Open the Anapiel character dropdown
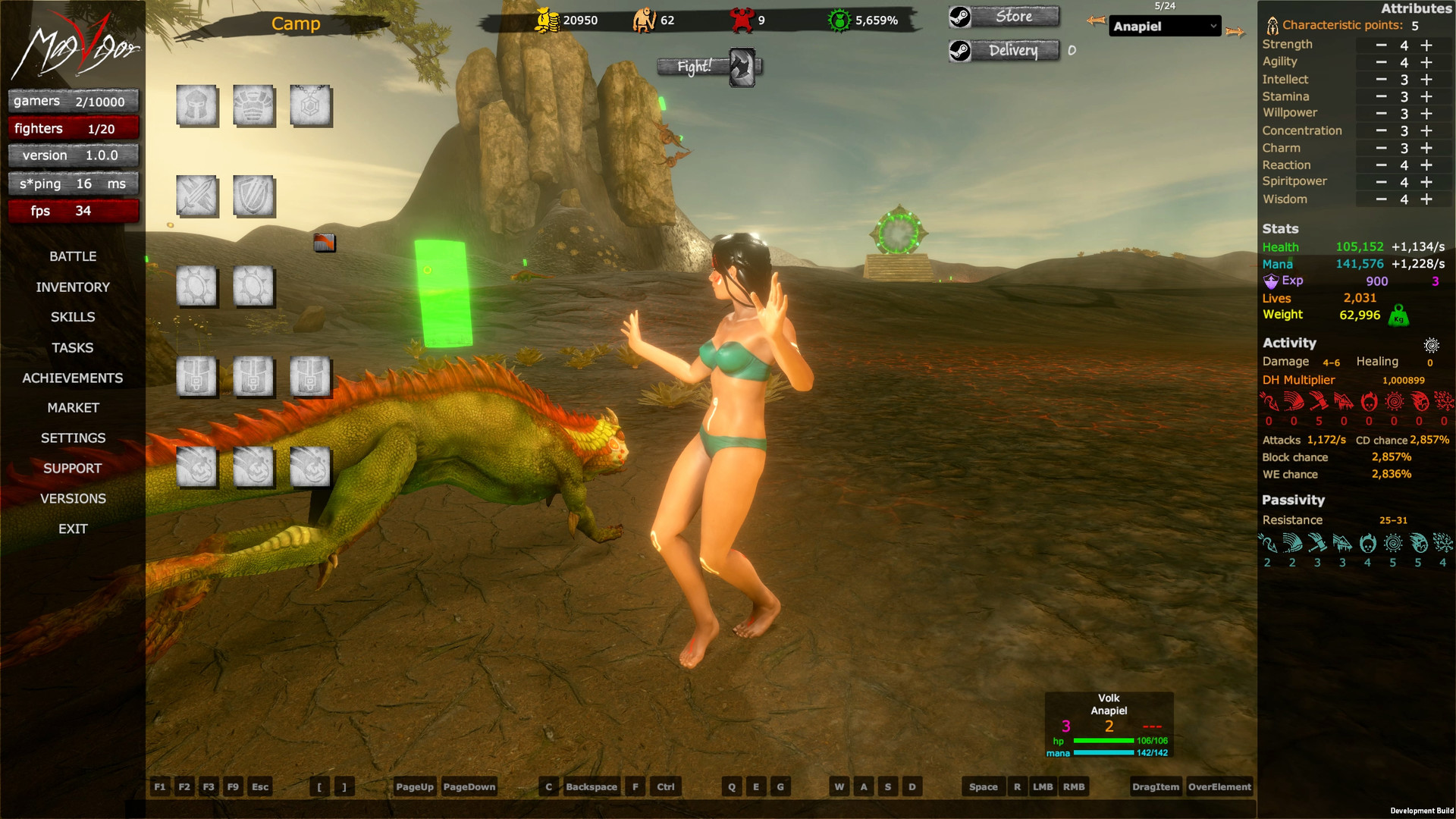1456x819 pixels. (x=1165, y=26)
